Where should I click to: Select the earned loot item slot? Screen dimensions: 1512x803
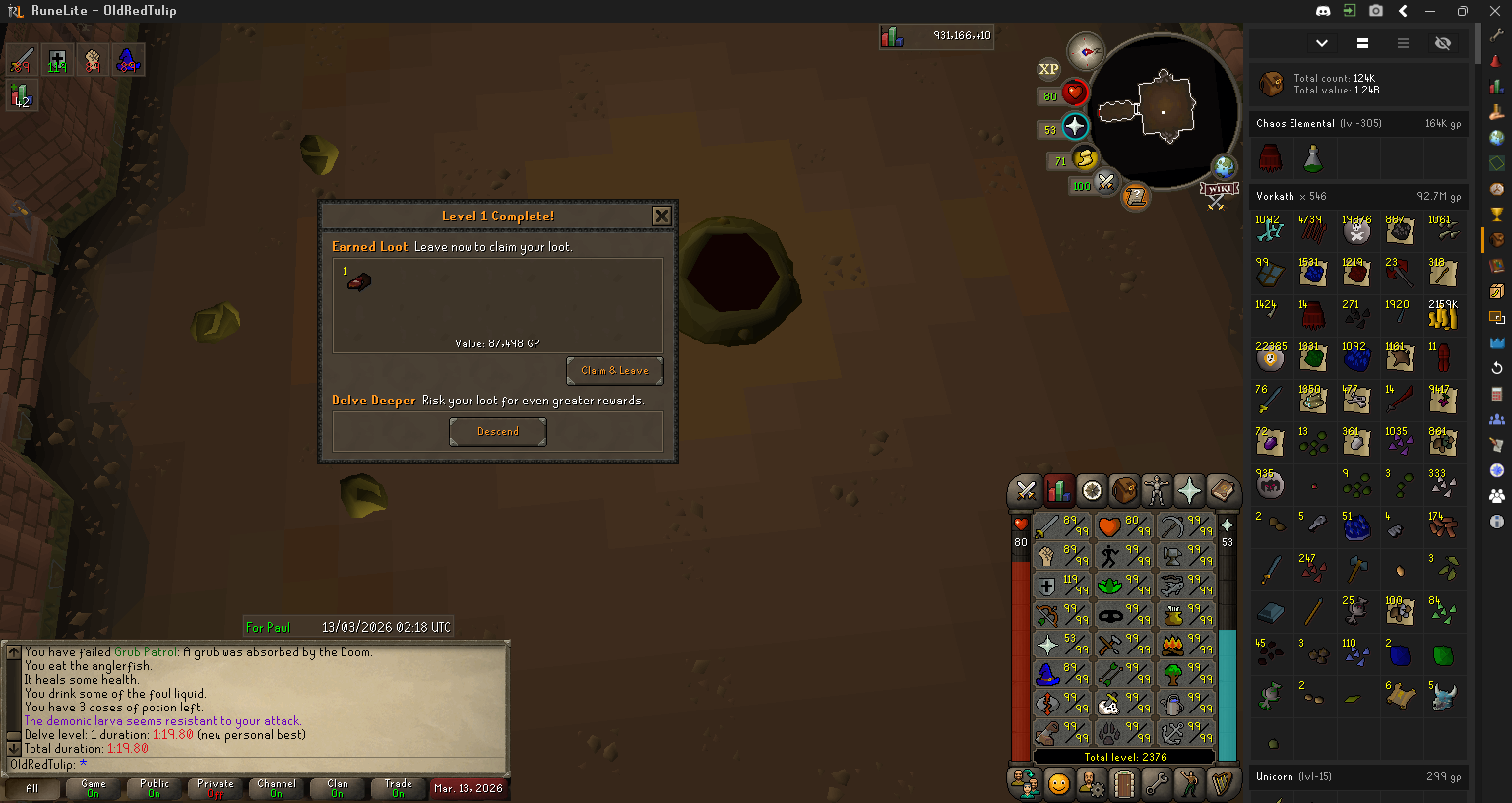point(359,282)
